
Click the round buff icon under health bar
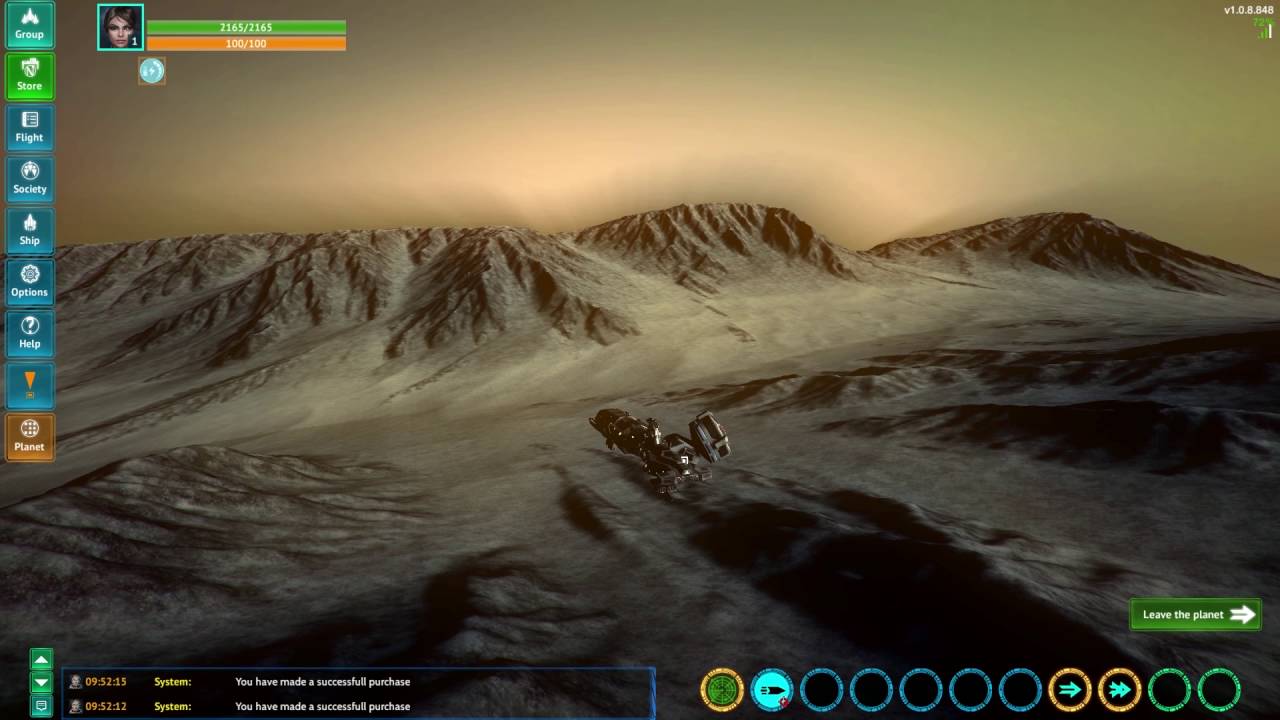pyautogui.click(x=152, y=71)
